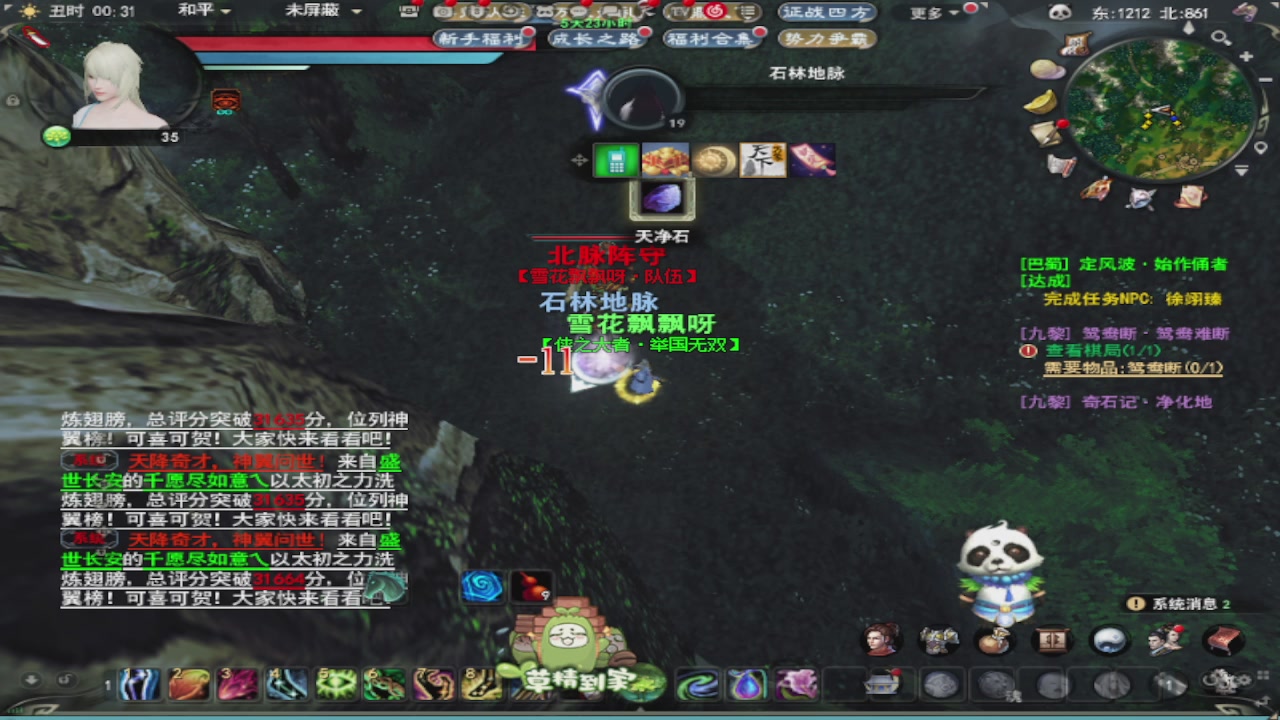This screenshot has height=720, width=1280.
Task: Open the character portrait panel icon
Action: coord(881,640)
